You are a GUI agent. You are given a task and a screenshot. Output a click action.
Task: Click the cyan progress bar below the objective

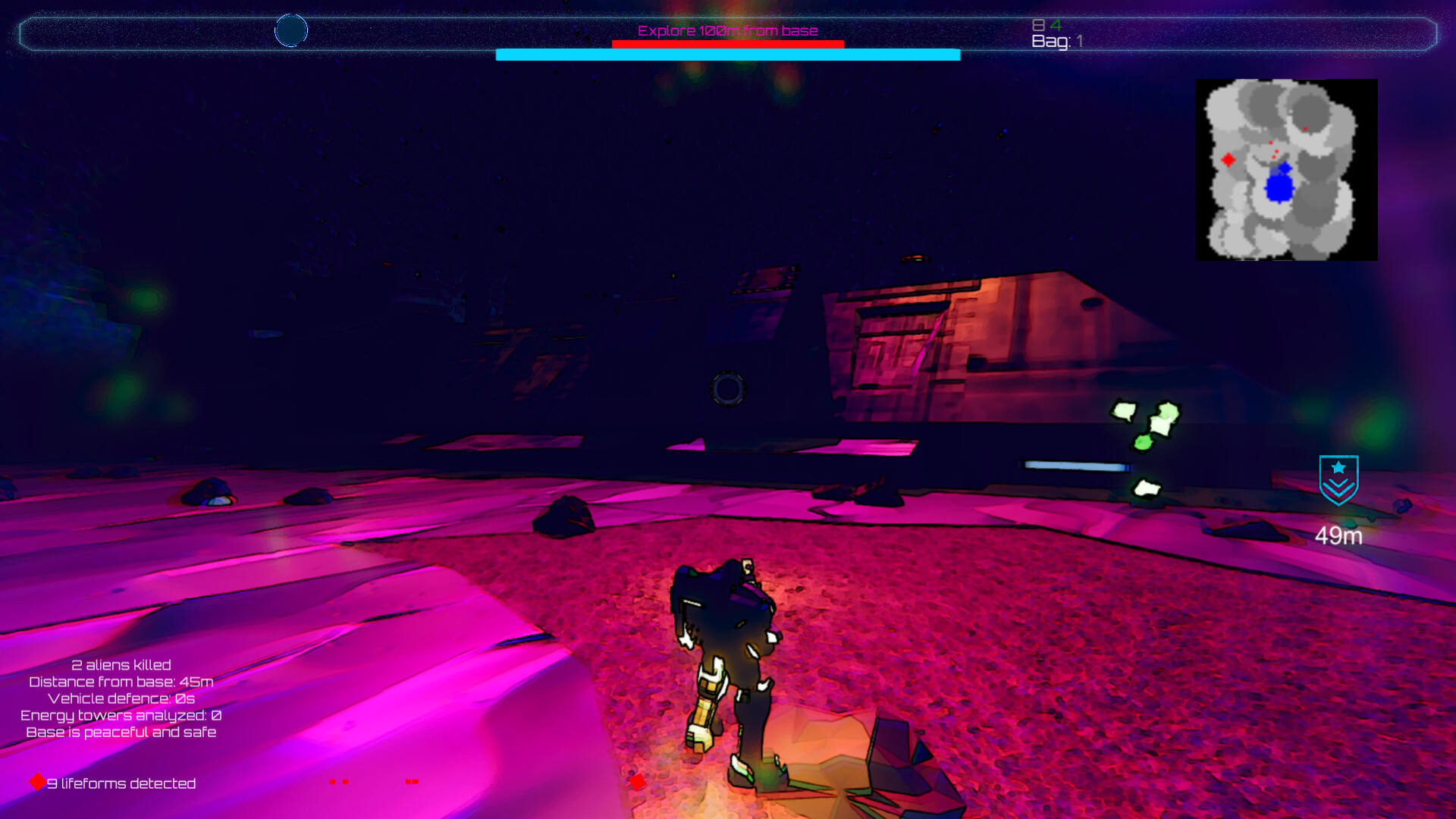pyautogui.click(x=727, y=54)
